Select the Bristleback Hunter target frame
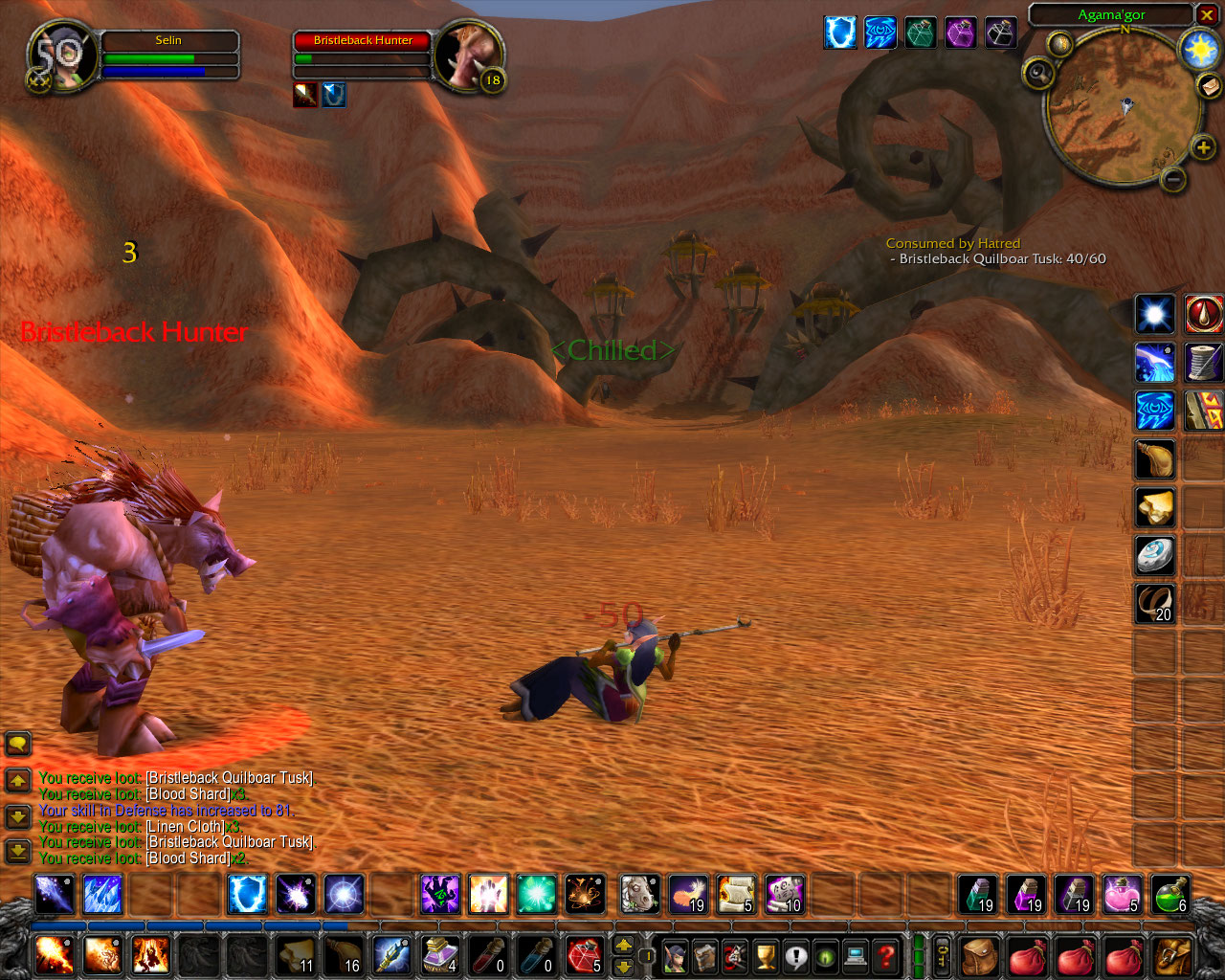The image size is (1225, 980). (x=363, y=40)
